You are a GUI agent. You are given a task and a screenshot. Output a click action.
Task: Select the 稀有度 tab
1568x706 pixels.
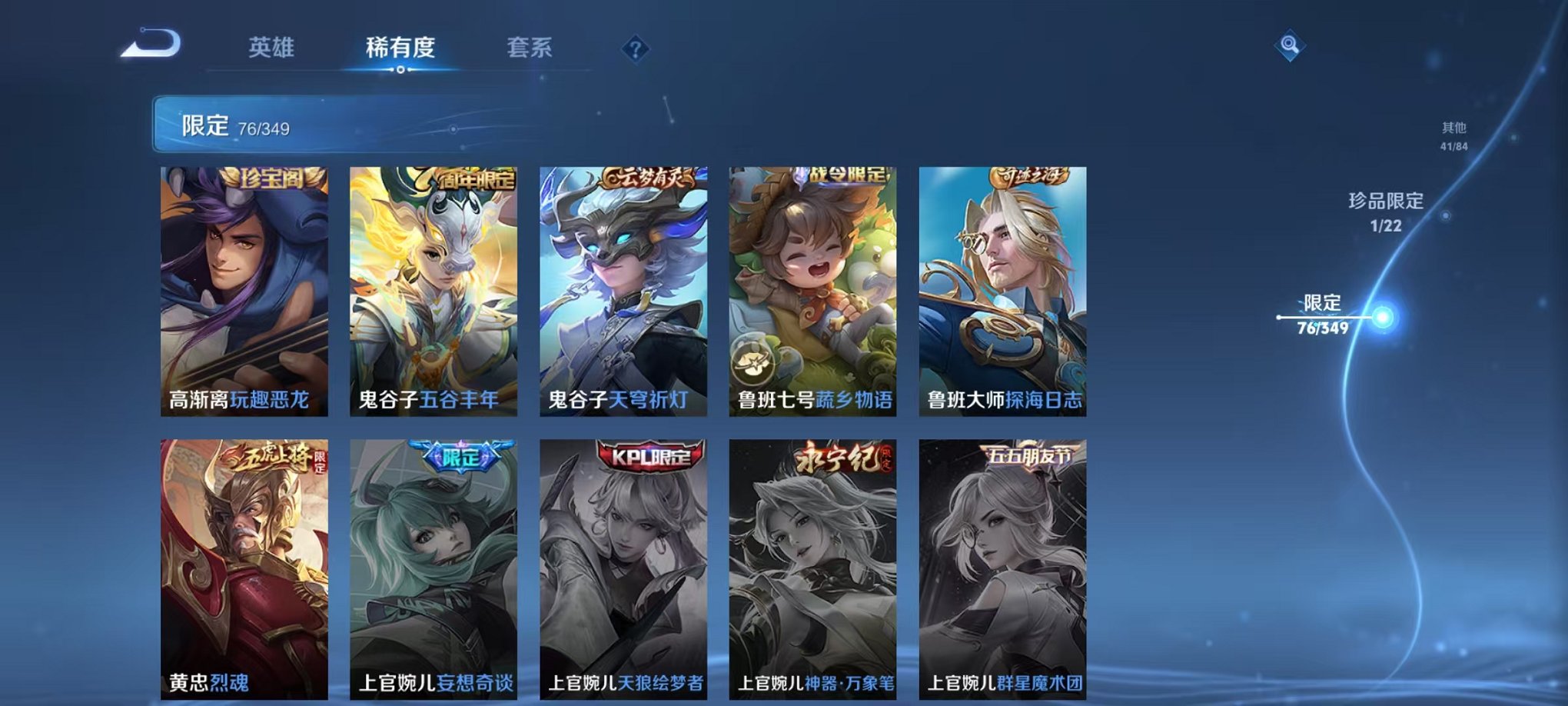pyautogui.click(x=400, y=48)
